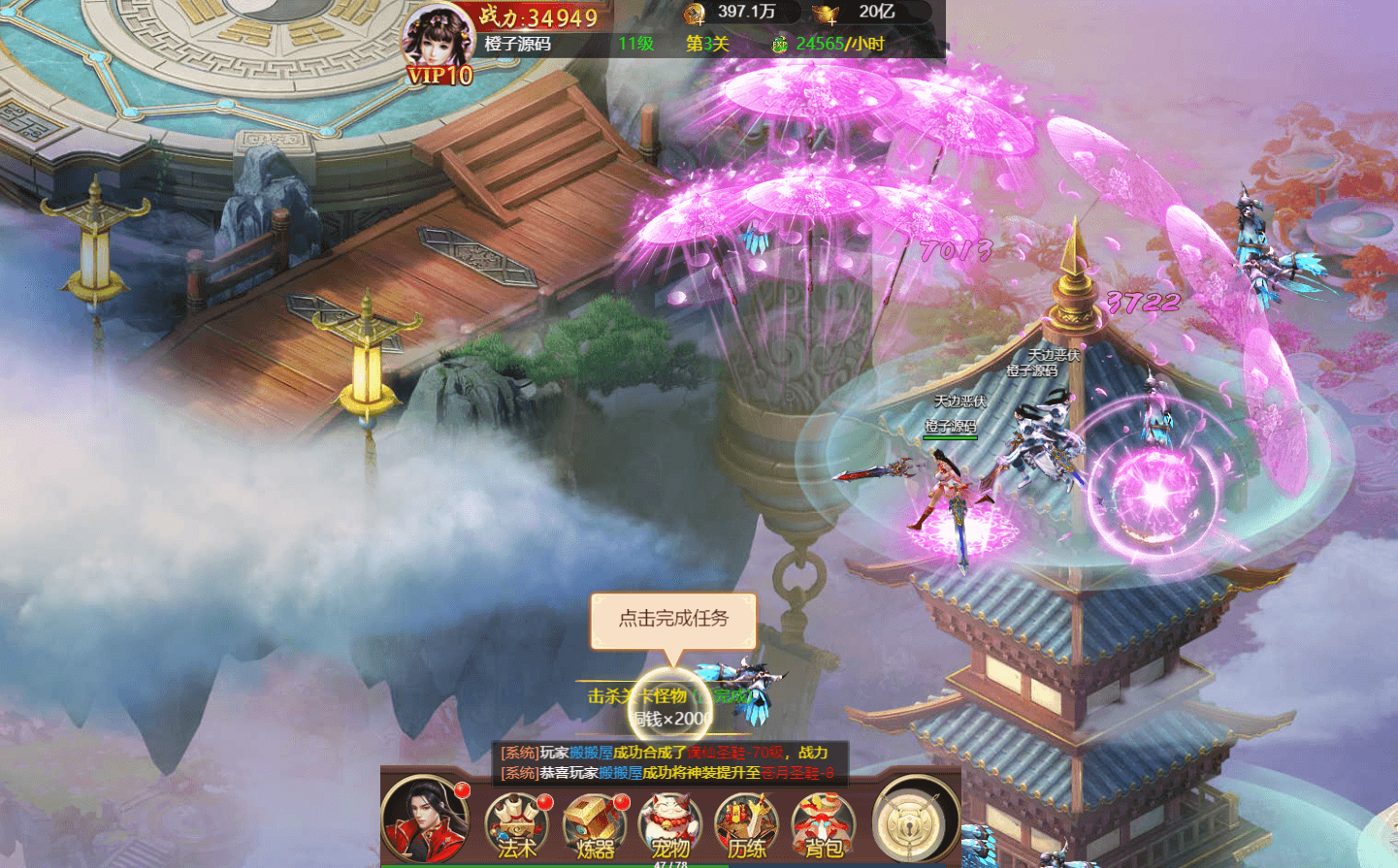Click the golden lock medallion button

click(910, 821)
